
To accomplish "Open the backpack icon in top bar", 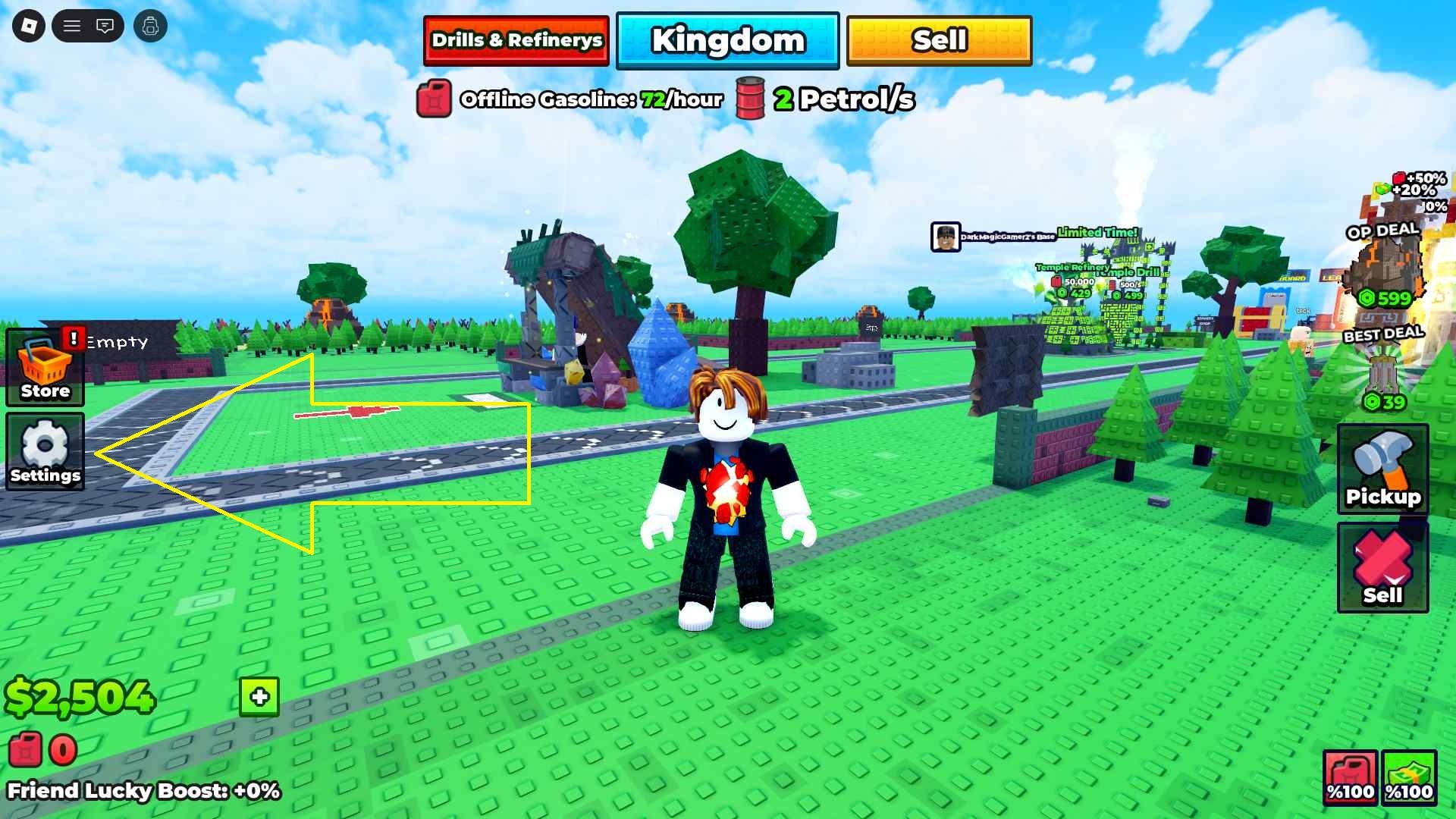I will 150,27.
